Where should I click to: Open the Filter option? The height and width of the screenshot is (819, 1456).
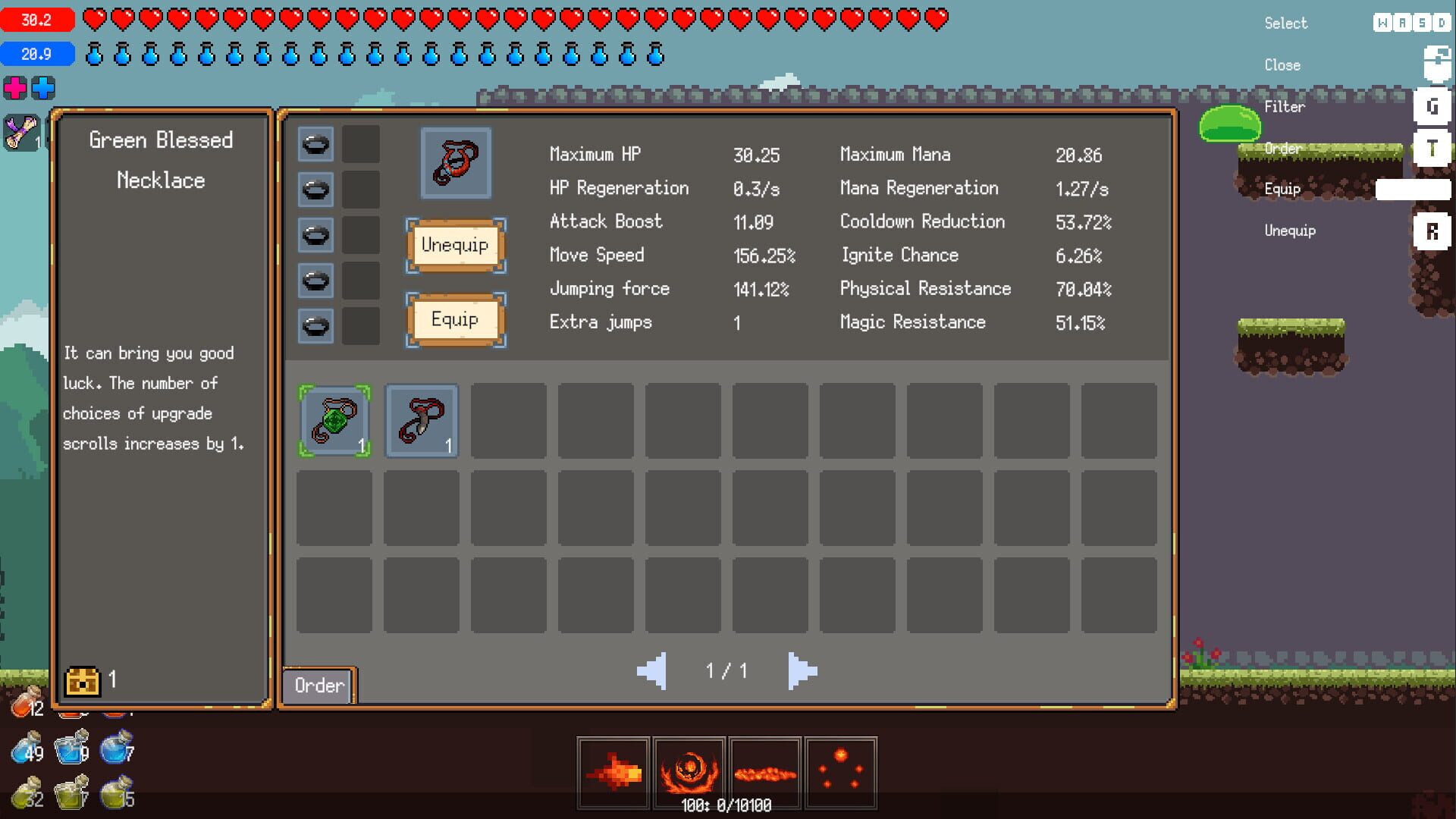pyautogui.click(x=1285, y=106)
